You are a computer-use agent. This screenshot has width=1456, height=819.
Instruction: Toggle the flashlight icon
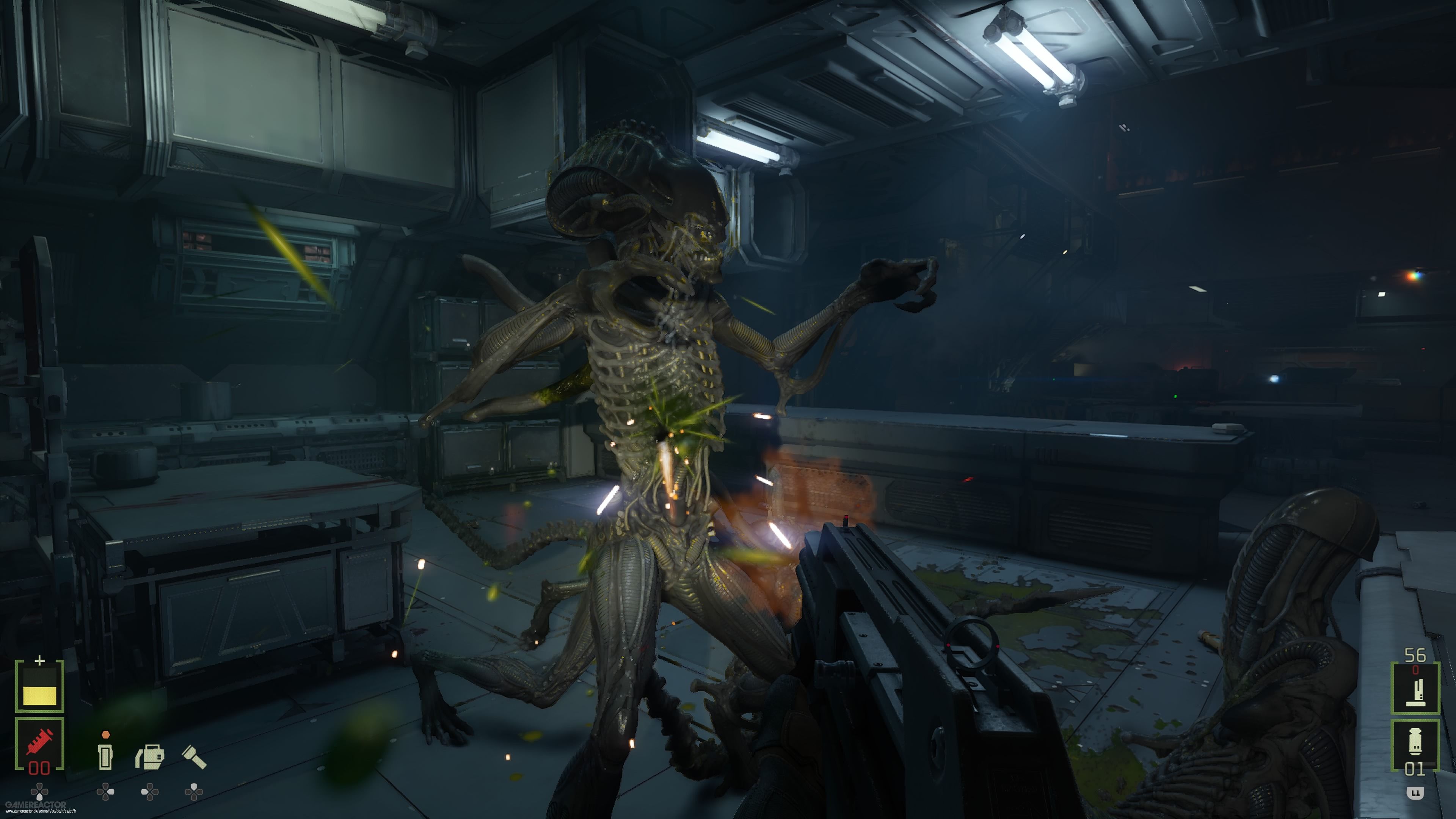point(194,757)
